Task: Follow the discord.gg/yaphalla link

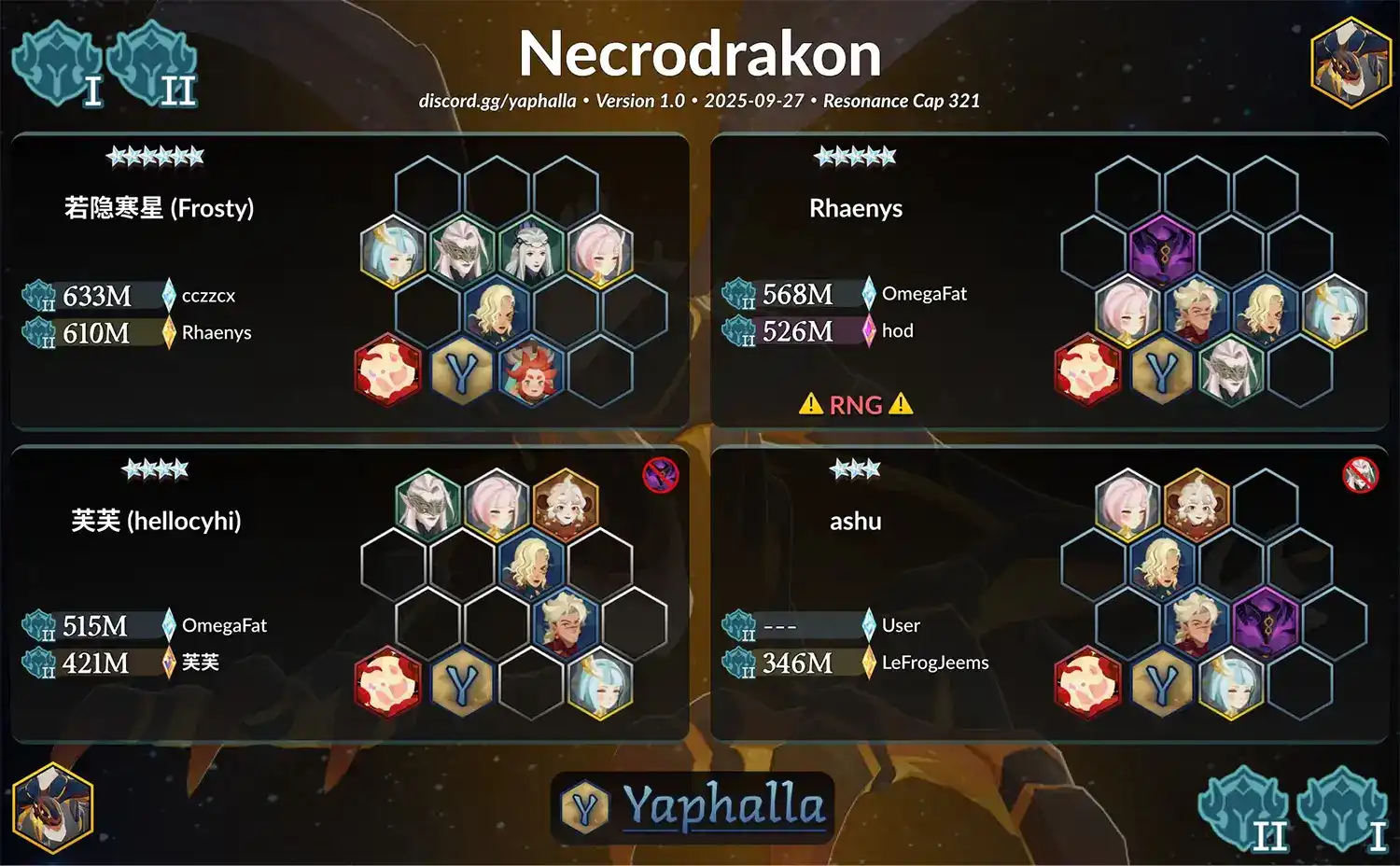Action: [497, 101]
